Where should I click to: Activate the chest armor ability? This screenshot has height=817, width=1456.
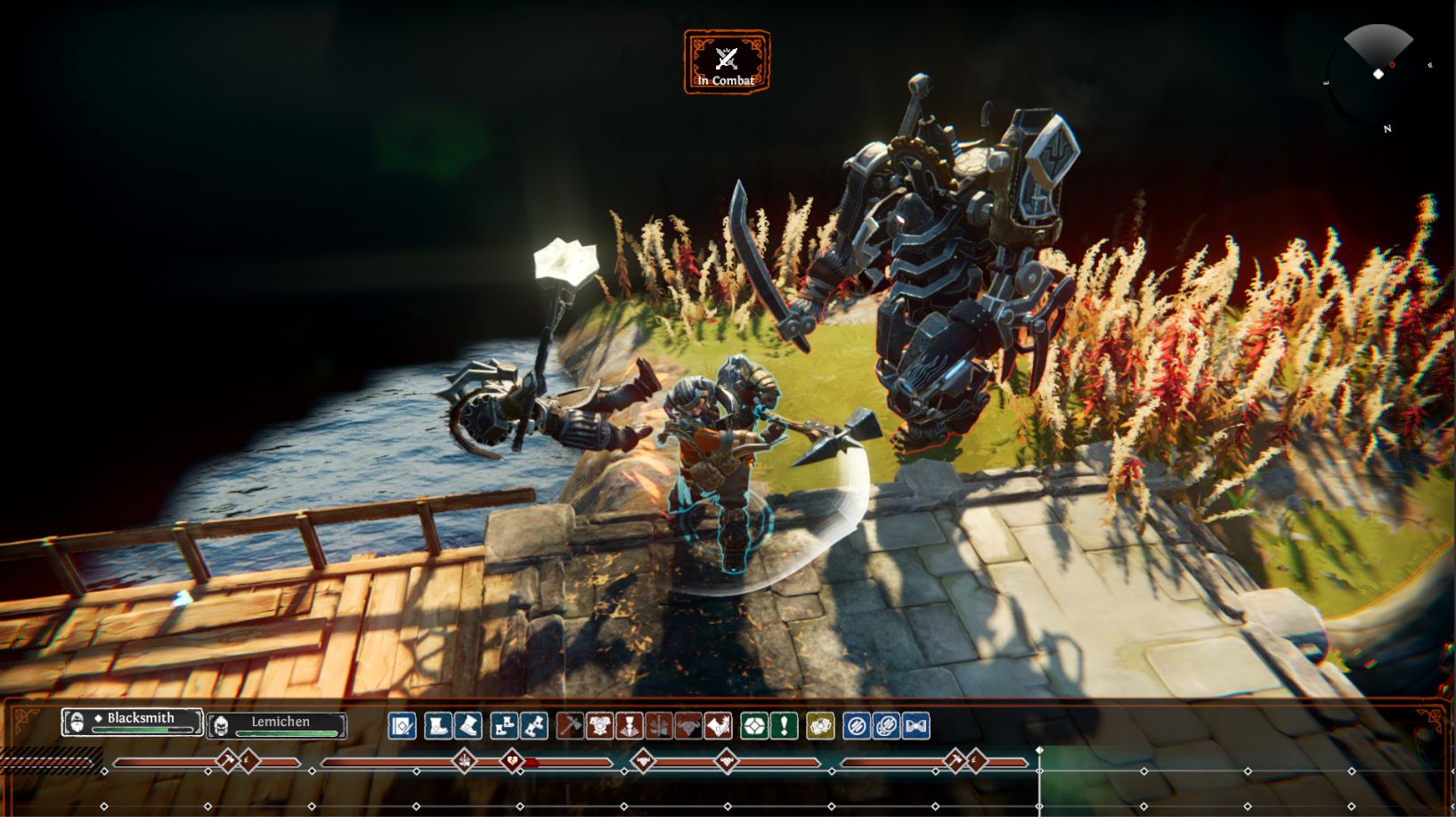point(599,726)
